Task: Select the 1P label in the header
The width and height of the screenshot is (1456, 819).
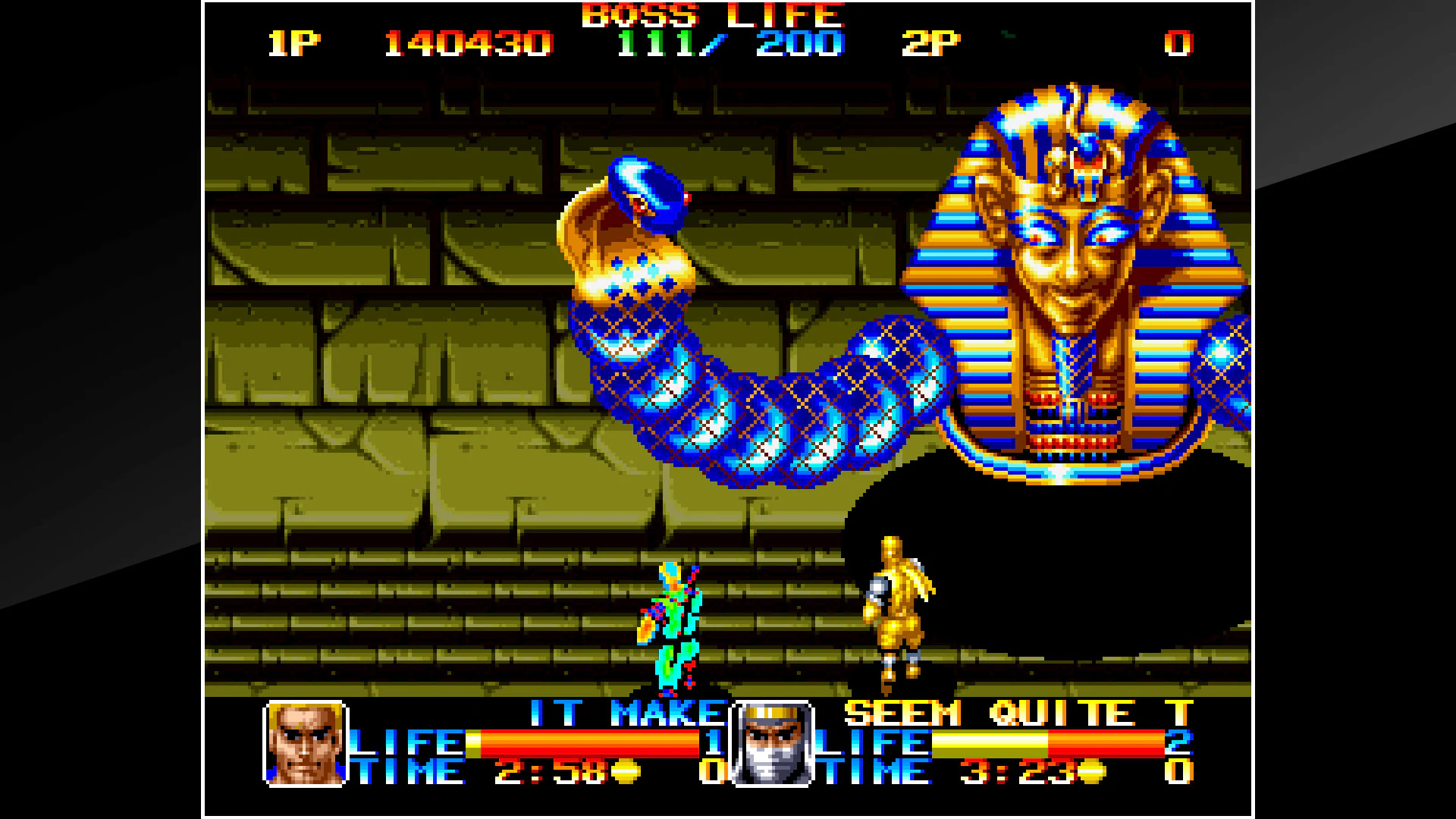Action: tap(296, 43)
